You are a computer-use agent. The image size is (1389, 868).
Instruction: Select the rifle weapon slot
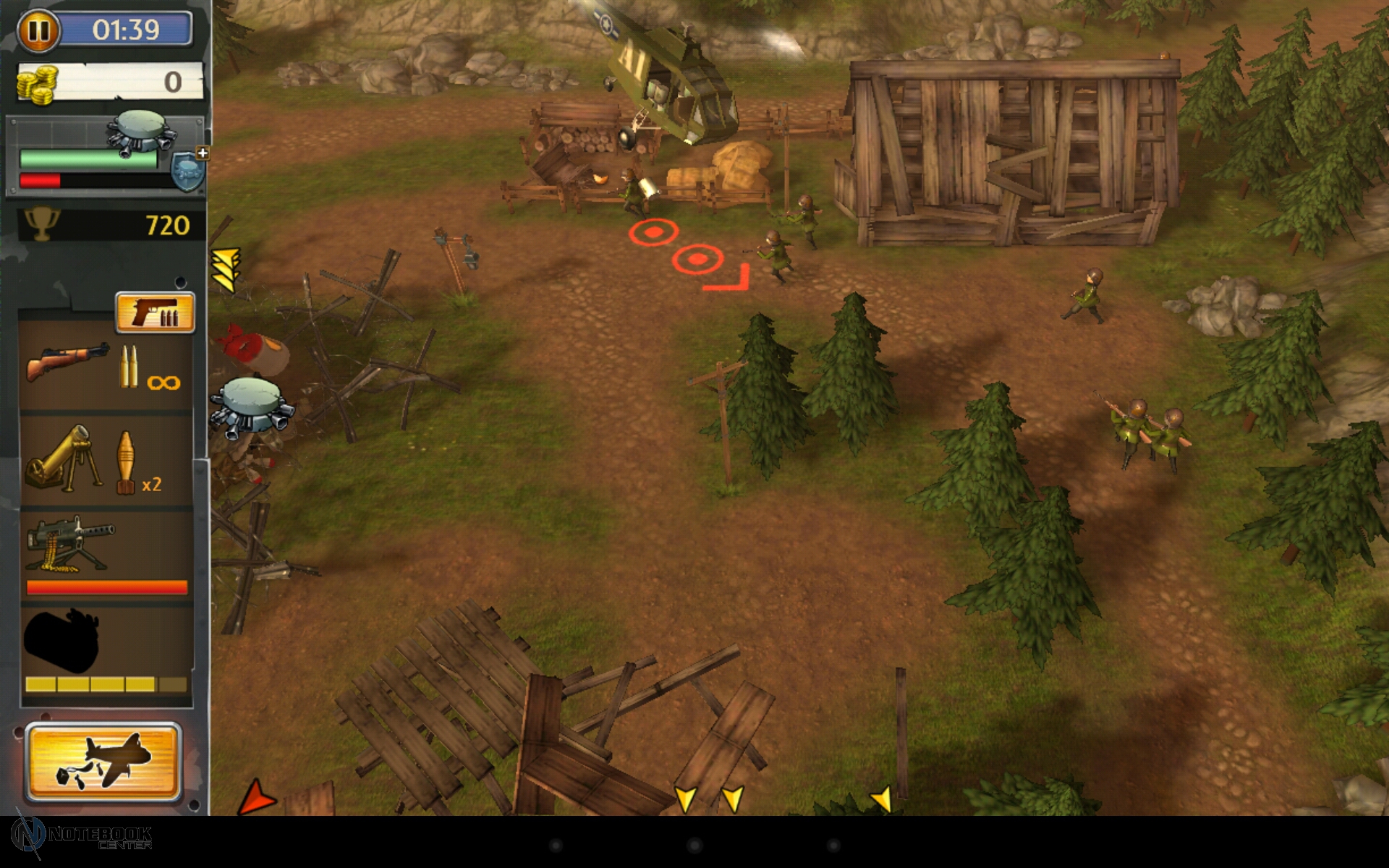pyautogui.click(x=106, y=367)
